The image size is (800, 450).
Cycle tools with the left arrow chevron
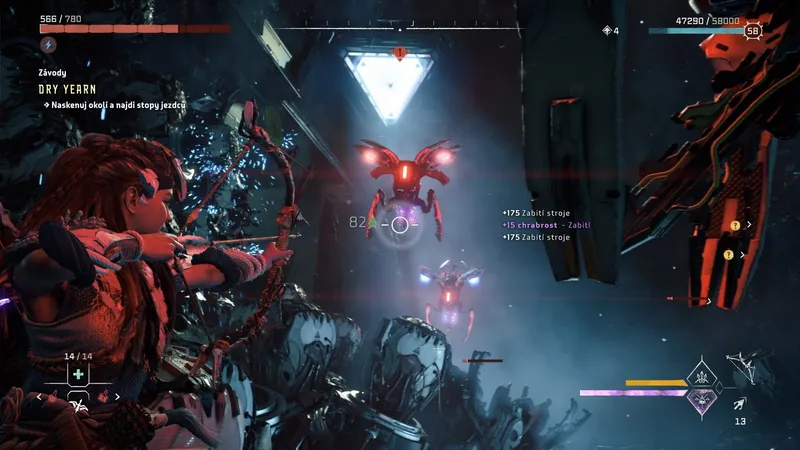coord(40,397)
